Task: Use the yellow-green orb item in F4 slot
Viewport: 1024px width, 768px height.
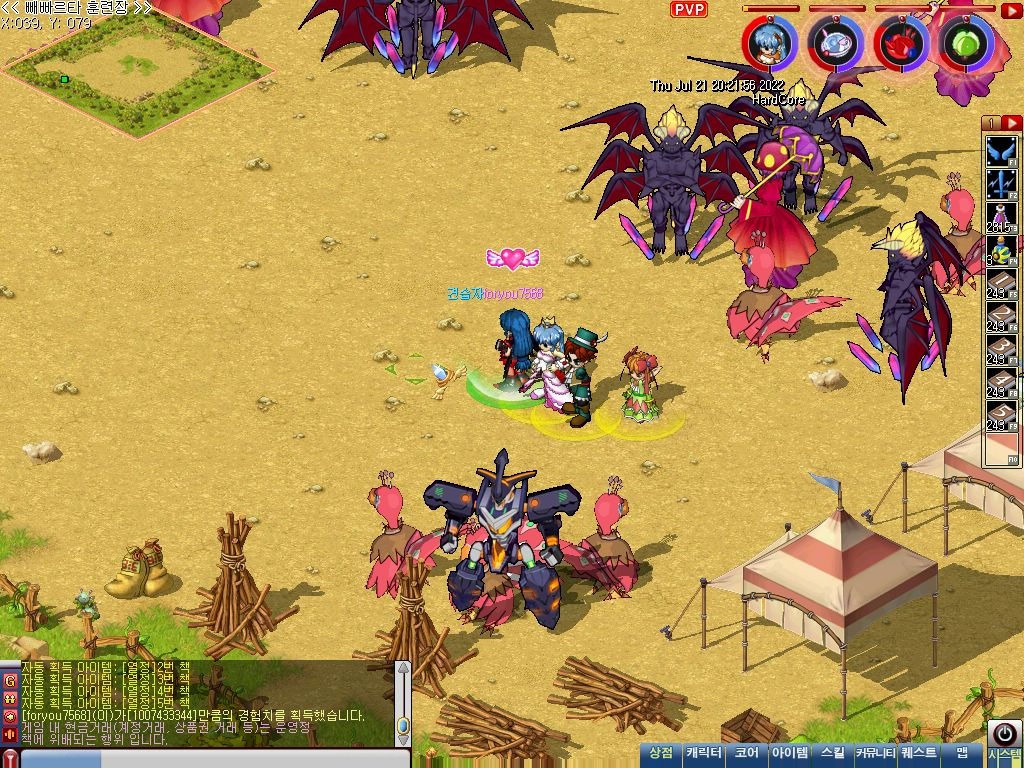Action: click(1001, 251)
